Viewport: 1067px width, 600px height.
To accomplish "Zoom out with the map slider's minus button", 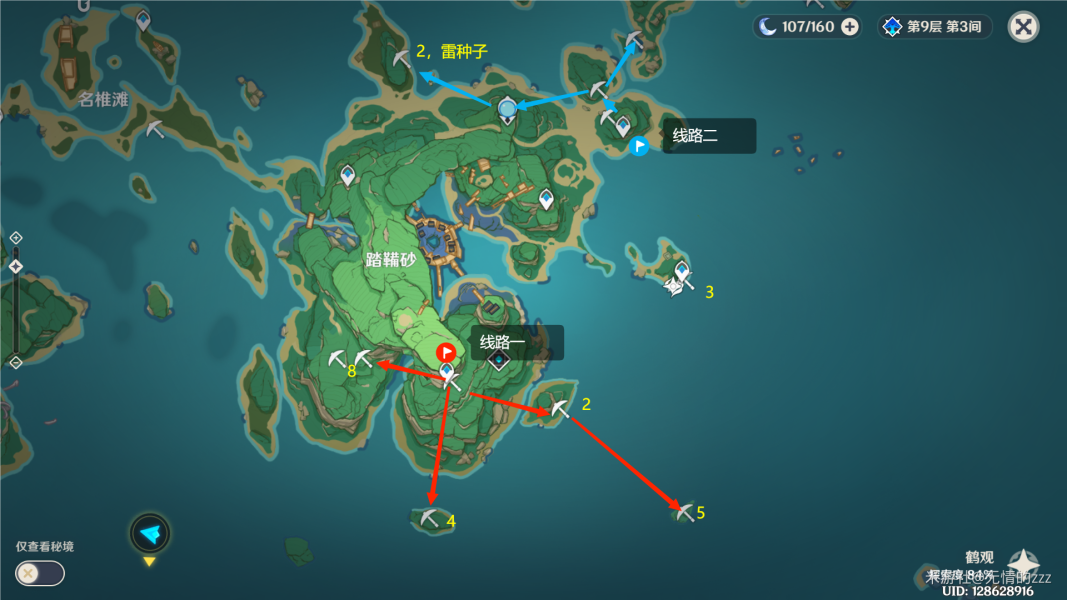I will point(16,362).
